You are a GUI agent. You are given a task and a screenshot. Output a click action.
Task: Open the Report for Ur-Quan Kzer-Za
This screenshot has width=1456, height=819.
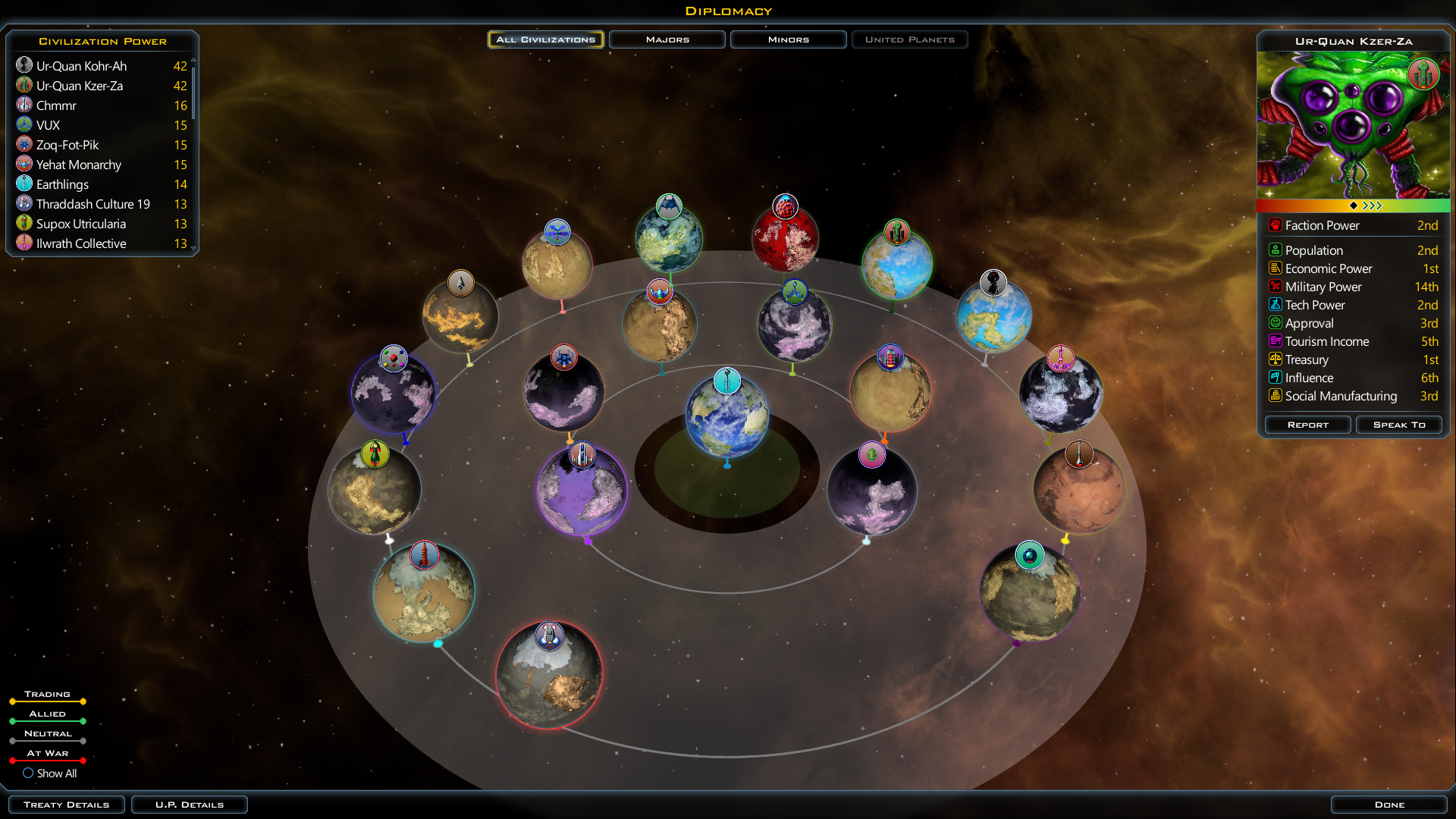pos(1307,425)
